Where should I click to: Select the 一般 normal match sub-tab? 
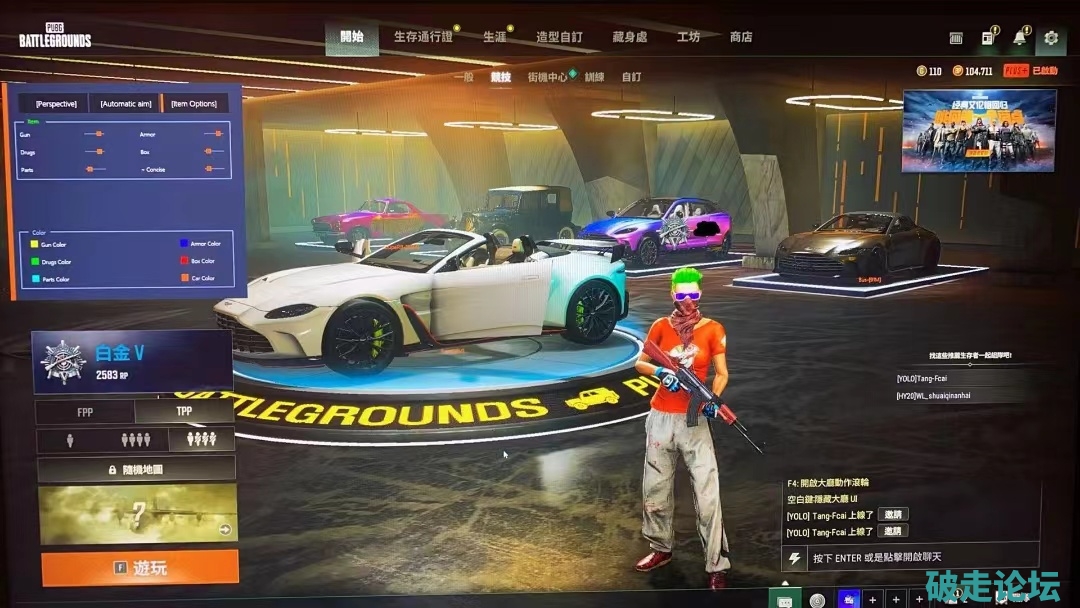click(463, 77)
